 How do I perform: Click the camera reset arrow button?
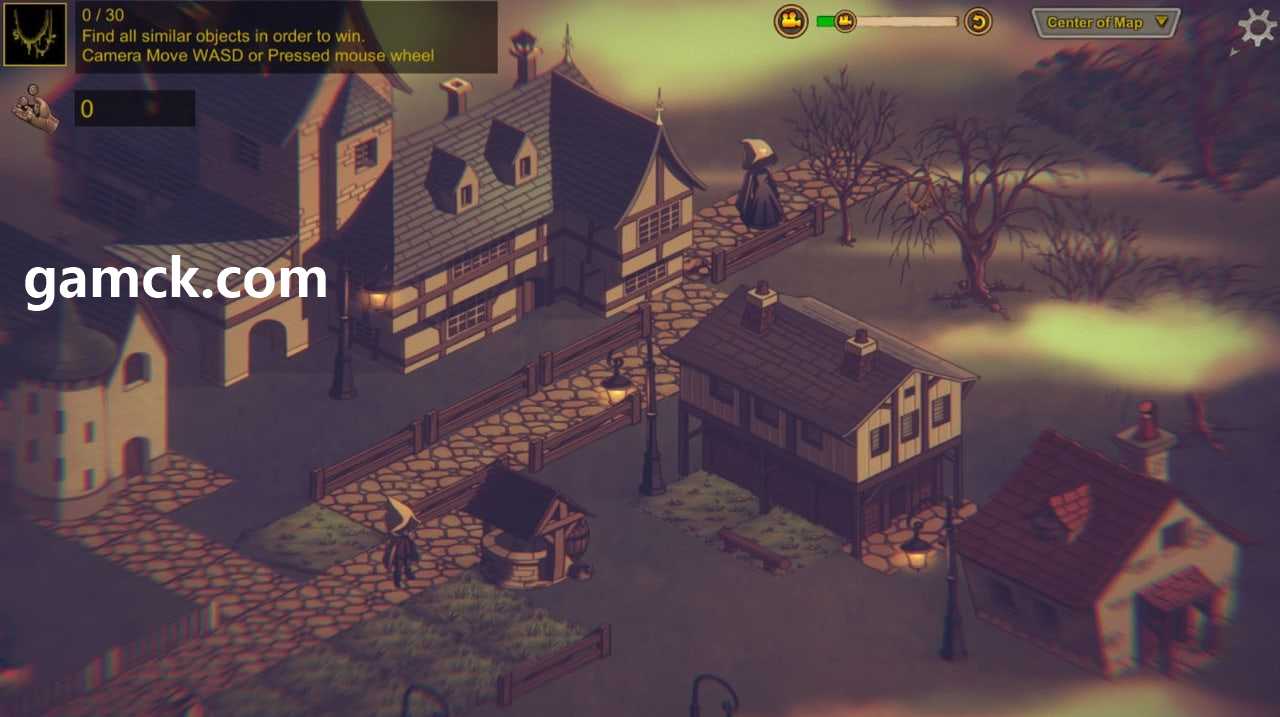[x=978, y=21]
